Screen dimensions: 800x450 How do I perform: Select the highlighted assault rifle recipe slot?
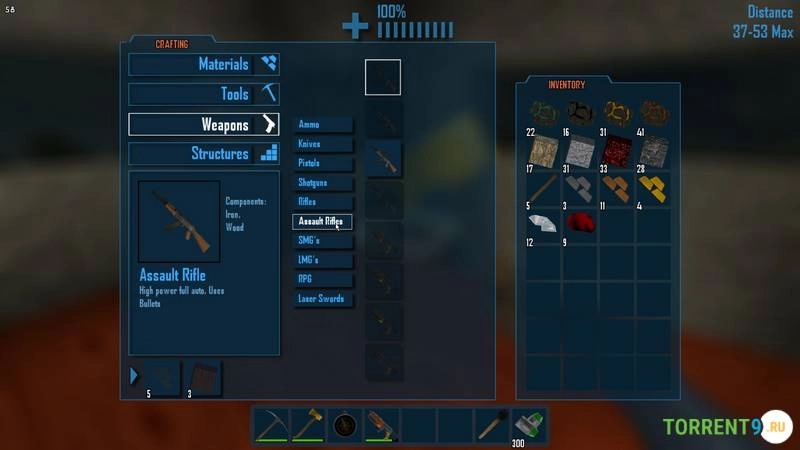tap(383, 159)
